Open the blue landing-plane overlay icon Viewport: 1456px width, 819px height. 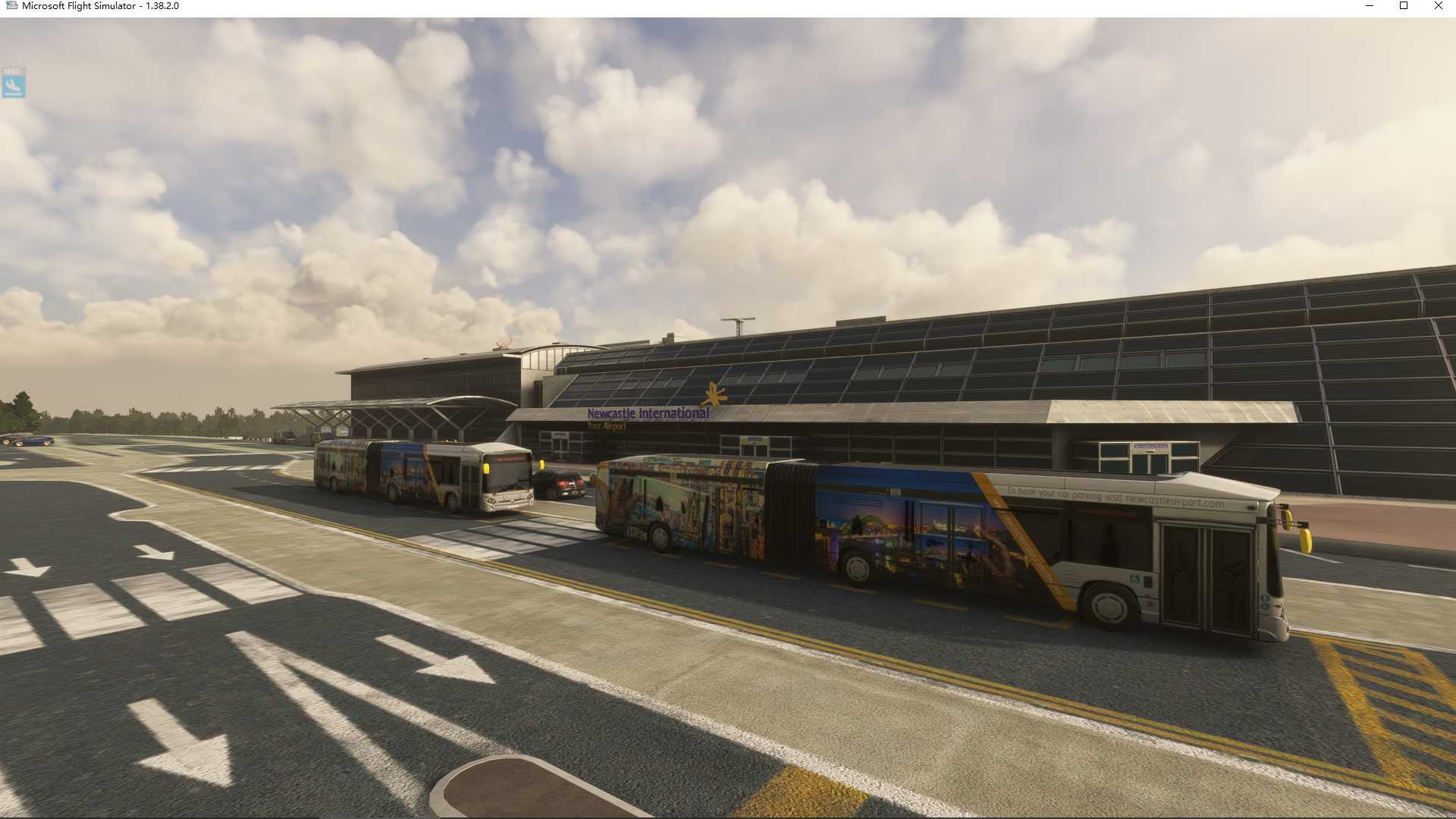click(13, 83)
